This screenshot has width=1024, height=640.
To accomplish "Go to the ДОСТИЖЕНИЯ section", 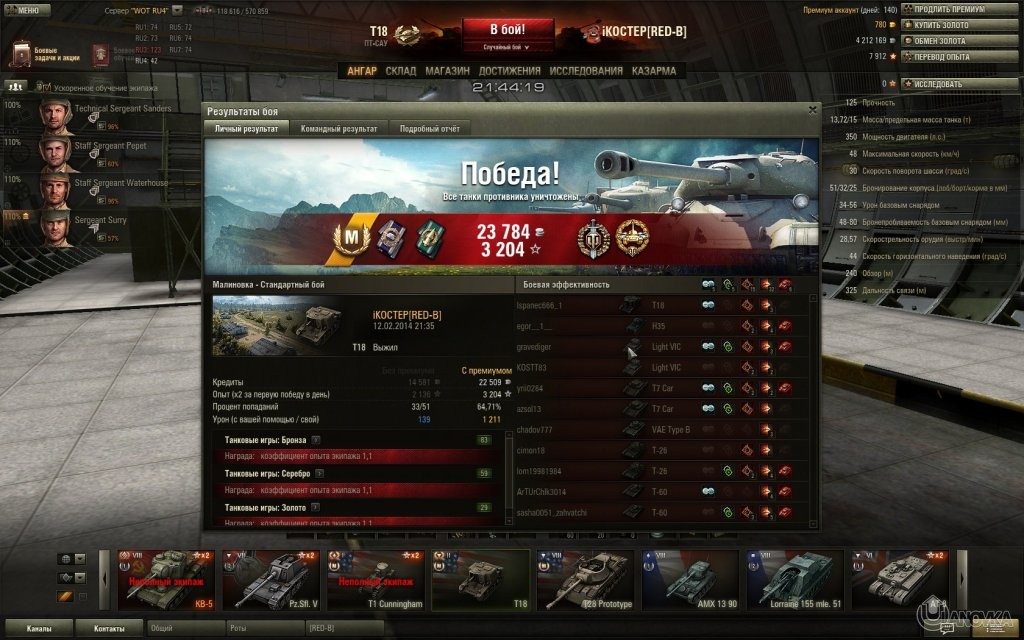I will [509, 71].
